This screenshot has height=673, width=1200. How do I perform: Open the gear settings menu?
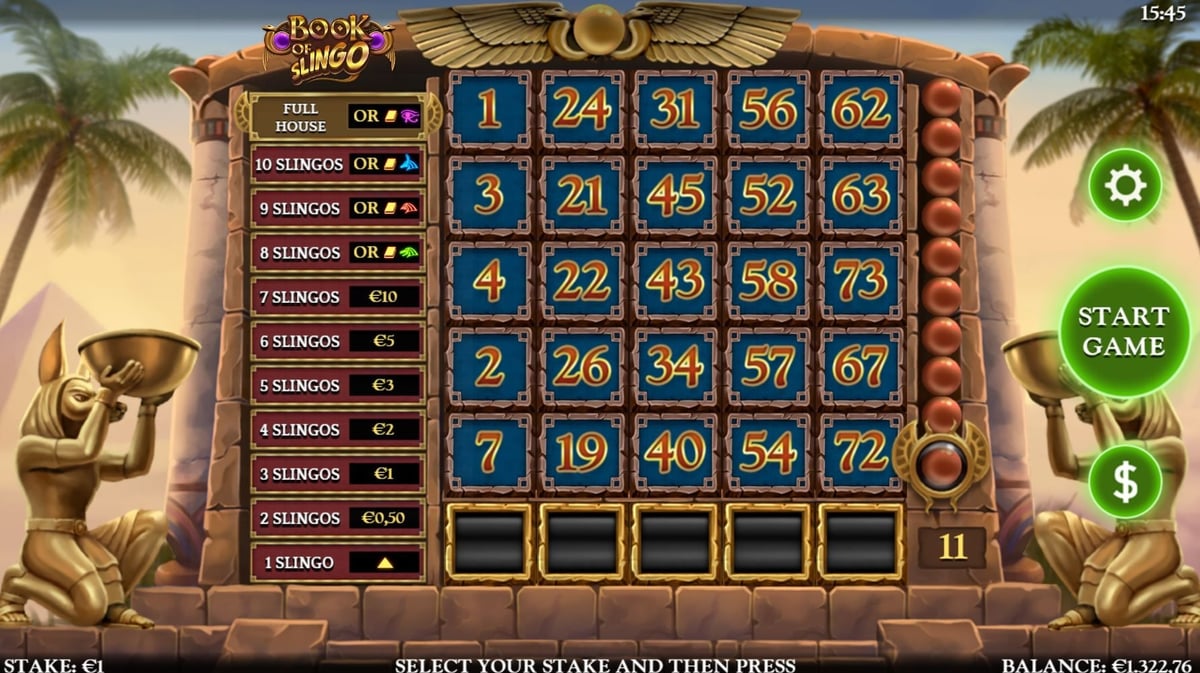[1125, 185]
